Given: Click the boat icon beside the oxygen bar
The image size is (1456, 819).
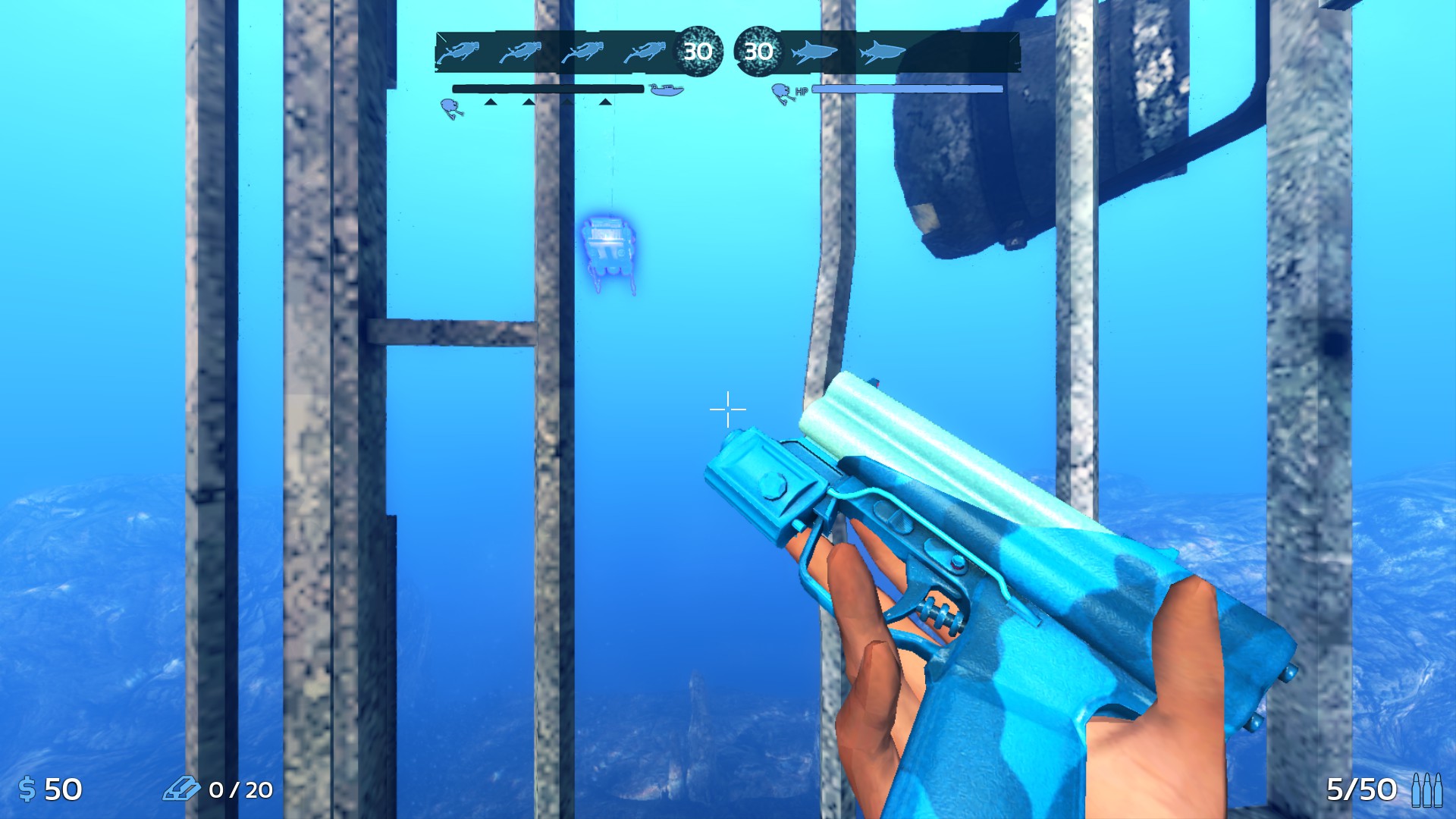Looking at the screenshot, I should point(667,89).
